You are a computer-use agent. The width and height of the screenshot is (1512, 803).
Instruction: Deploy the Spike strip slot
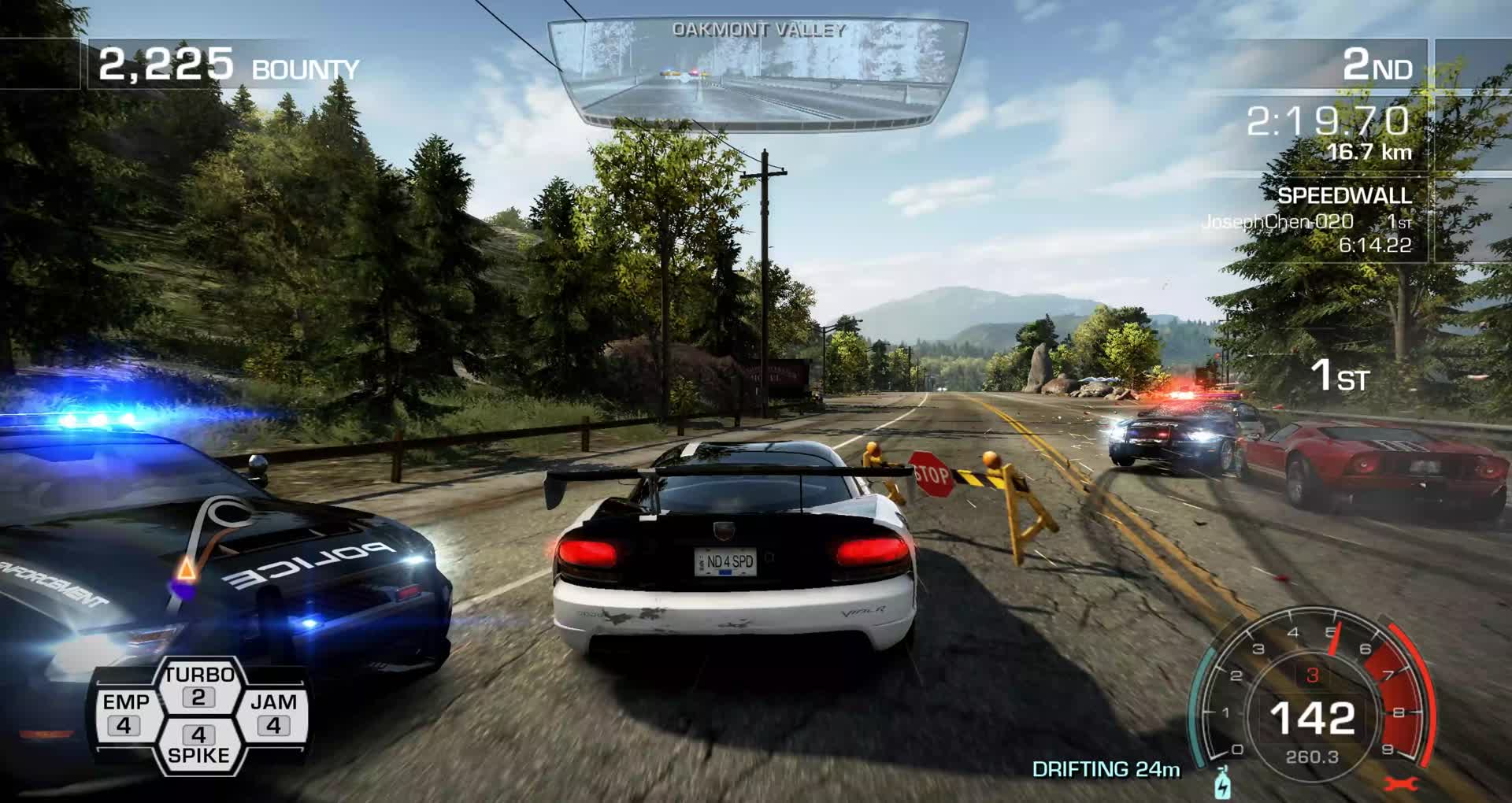pyautogui.click(x=198, y=744)
